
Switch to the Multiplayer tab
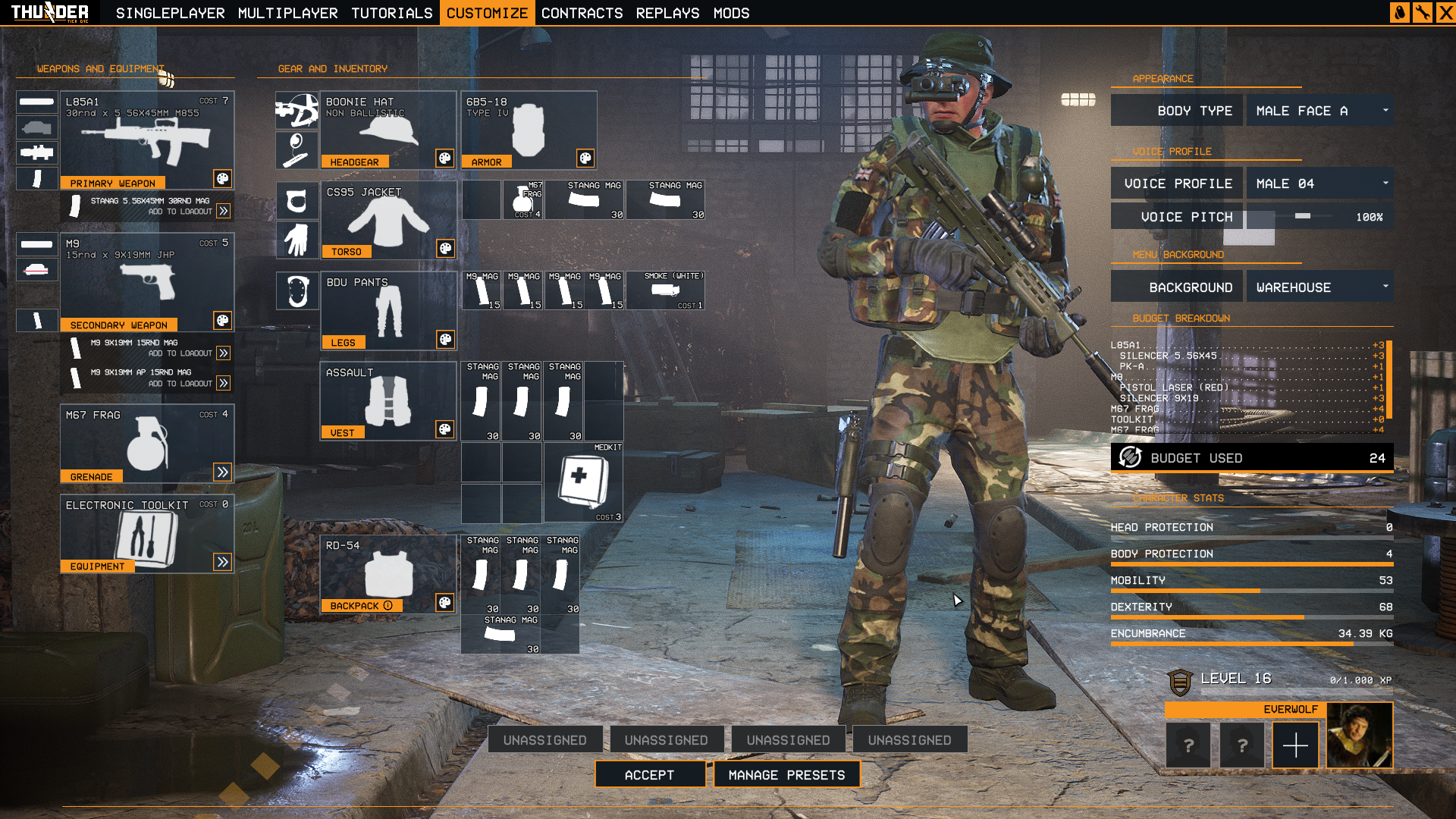point(287,13)
